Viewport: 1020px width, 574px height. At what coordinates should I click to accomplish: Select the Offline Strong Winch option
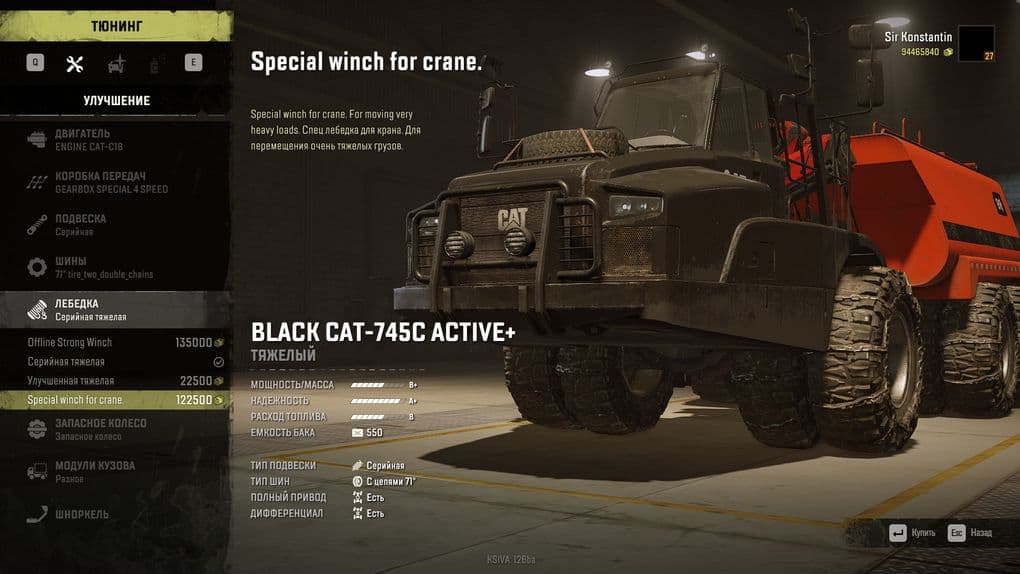[115, 342]
